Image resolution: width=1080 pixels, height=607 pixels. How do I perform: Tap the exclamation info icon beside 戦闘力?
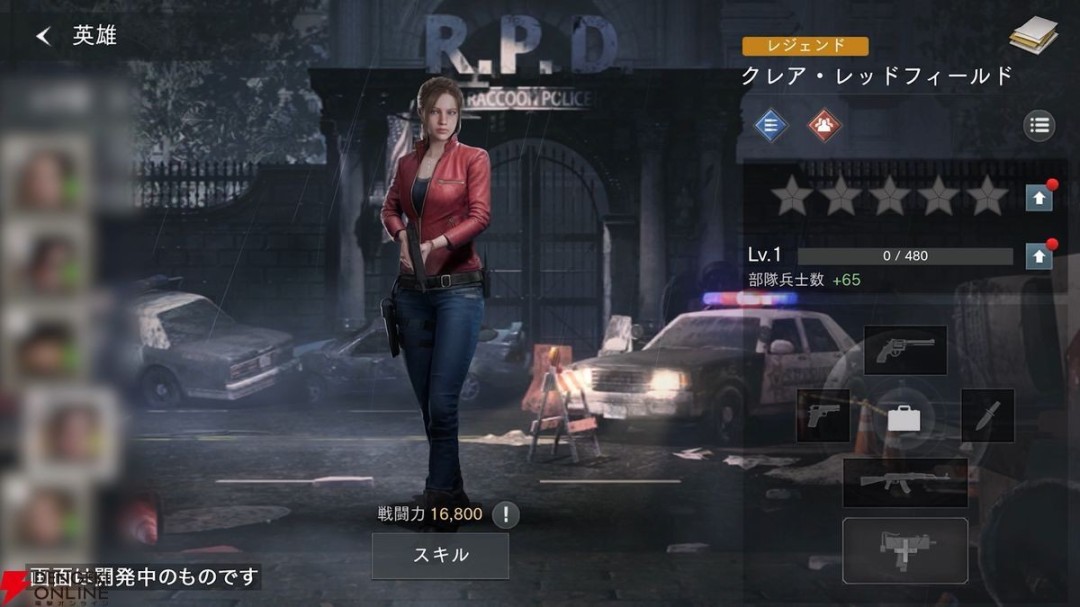(506, 515)
